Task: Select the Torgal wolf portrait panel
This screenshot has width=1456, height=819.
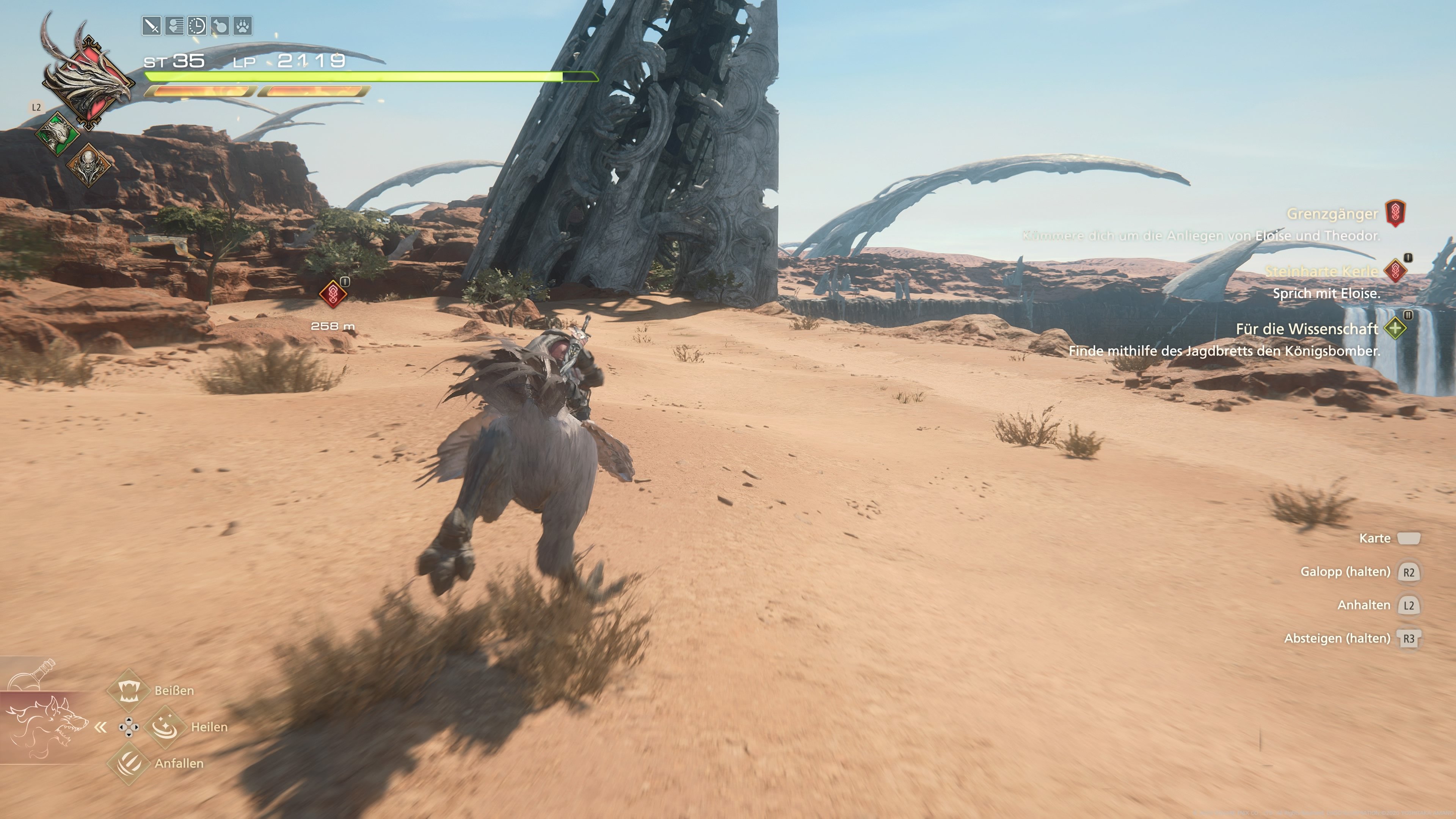Action: [x=45, y=727]
